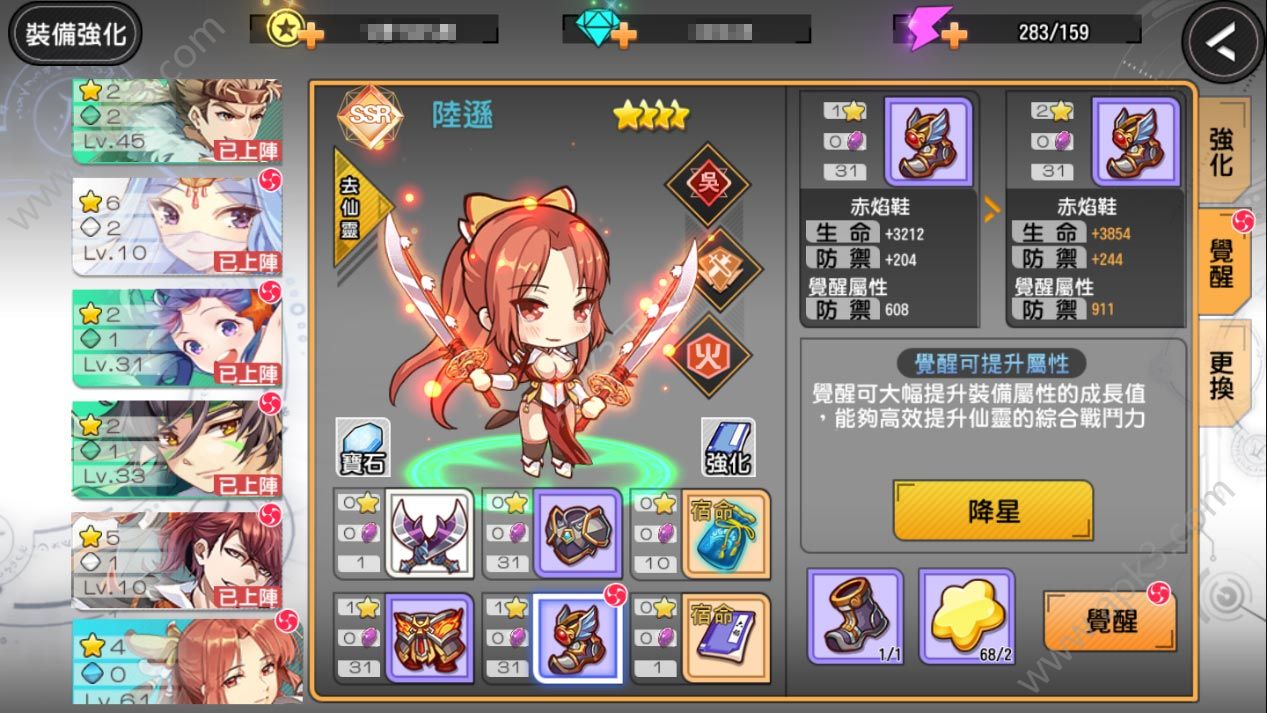Screen dimensions: 1267x713
Task: Confirm with the orange 覺醒 button
Action: [1109, 621]
